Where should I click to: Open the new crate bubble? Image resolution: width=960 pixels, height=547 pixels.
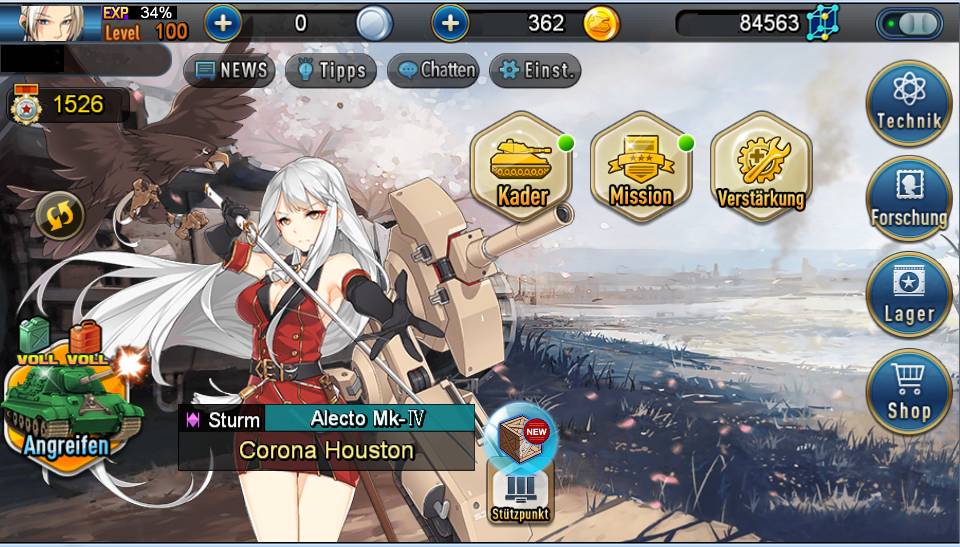(521, 434)
